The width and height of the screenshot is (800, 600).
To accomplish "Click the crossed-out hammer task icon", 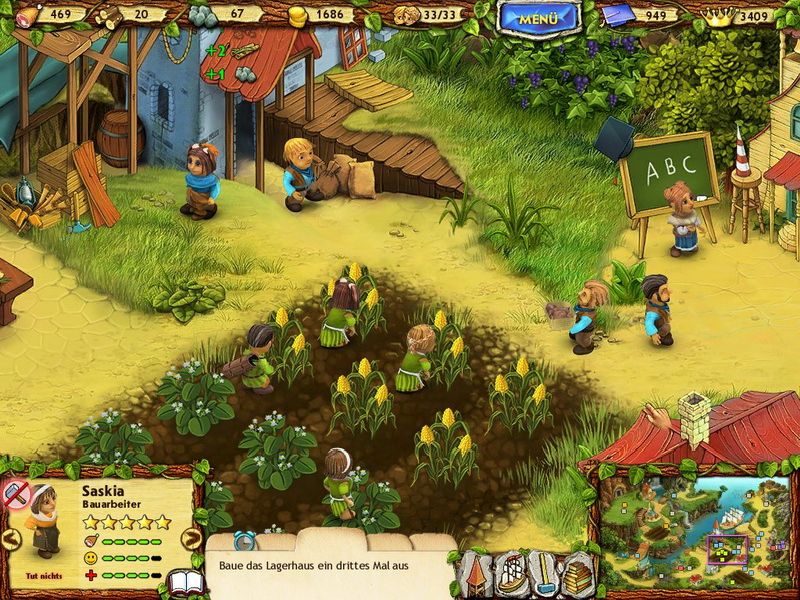I will click(16, 493).
